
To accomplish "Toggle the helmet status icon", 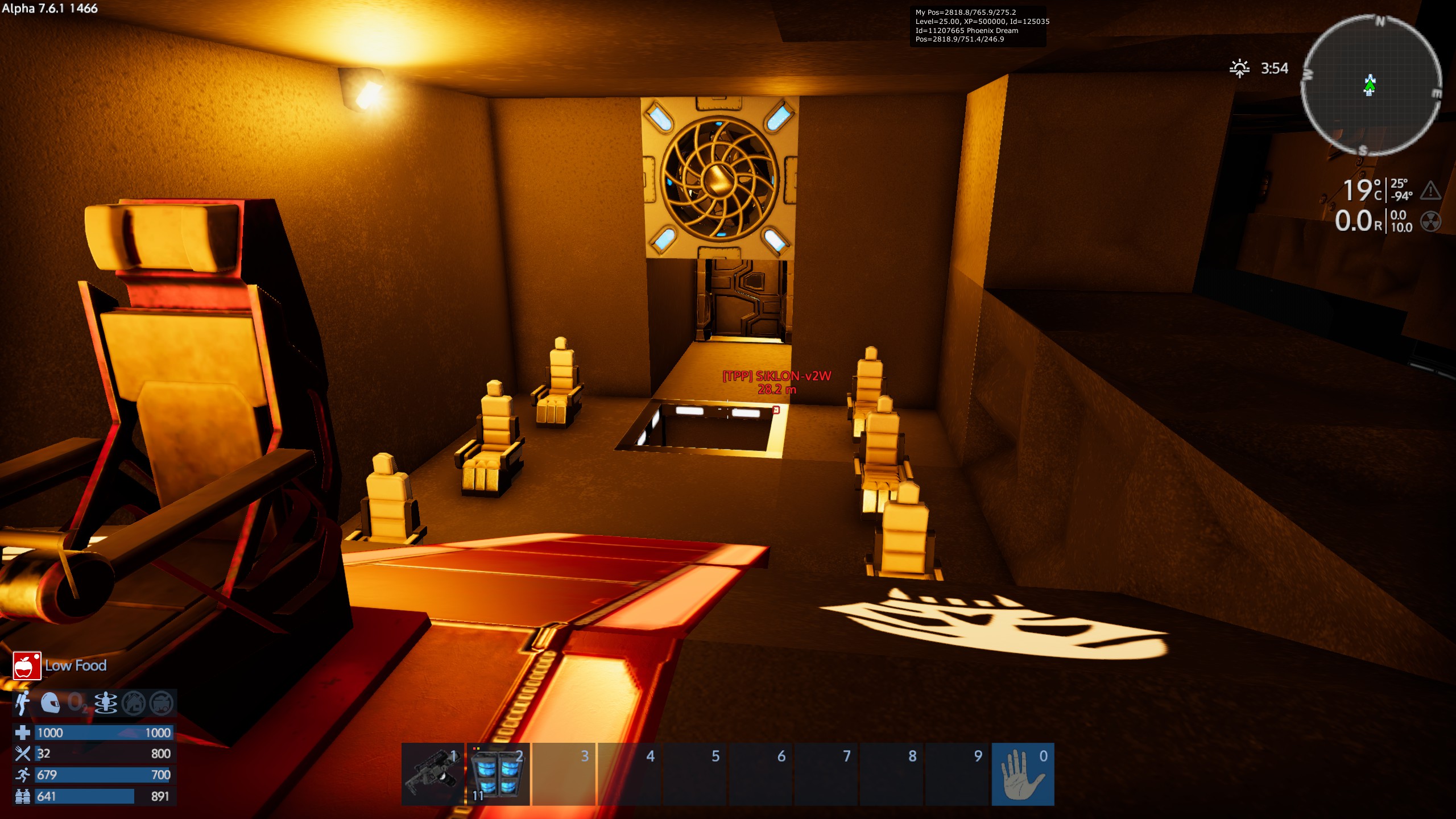I will coord(51,703).
